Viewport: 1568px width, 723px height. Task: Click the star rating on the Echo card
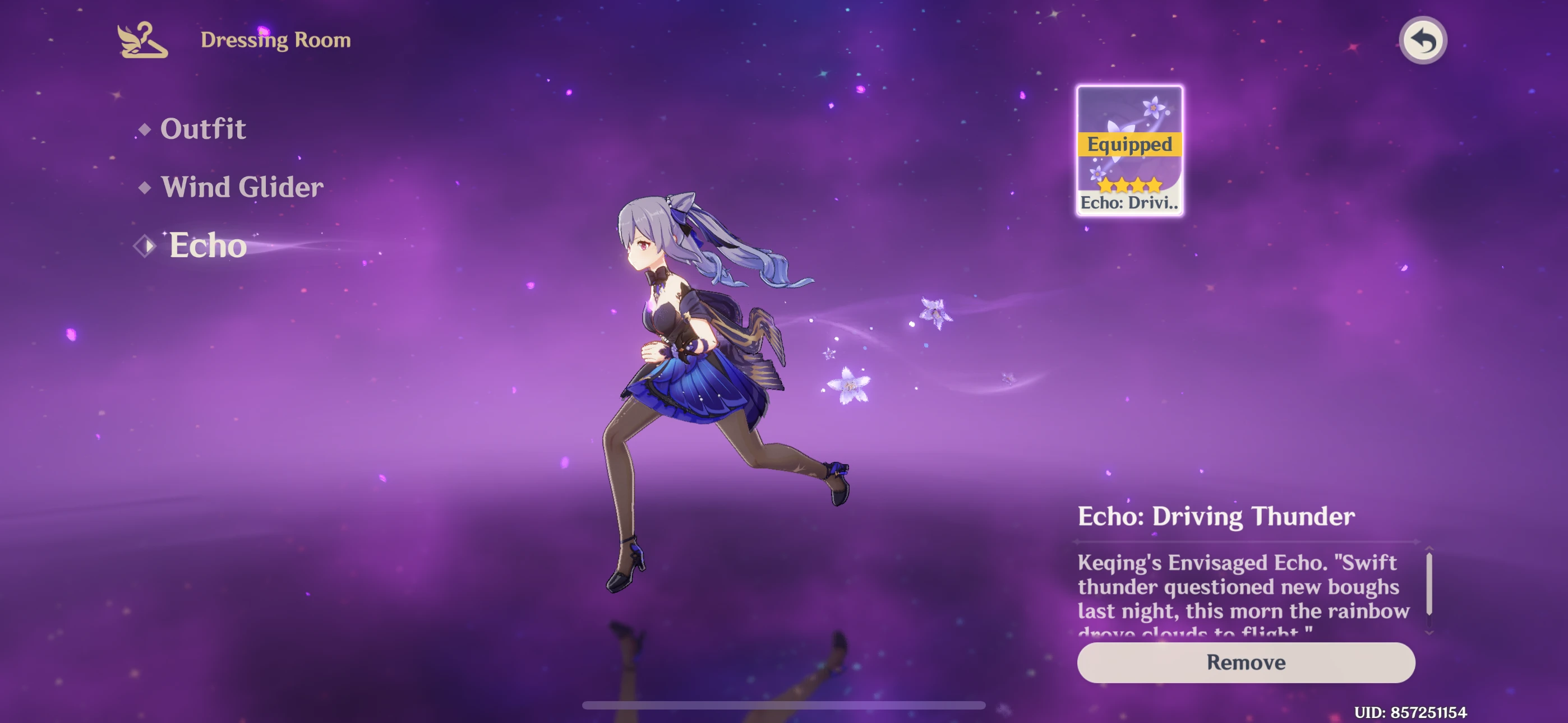[x=1128, y=184]
